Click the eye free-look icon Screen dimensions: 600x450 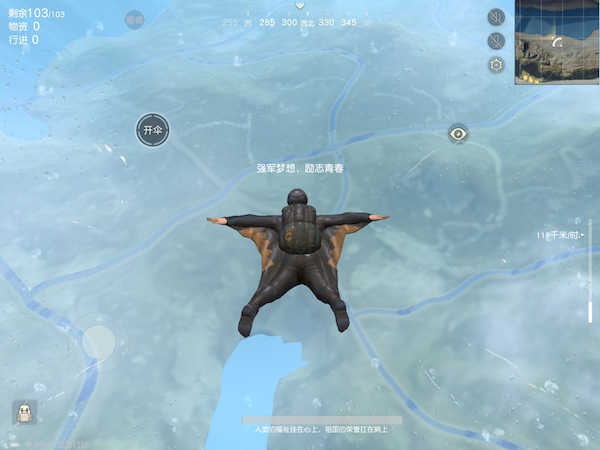coord(458,133)
